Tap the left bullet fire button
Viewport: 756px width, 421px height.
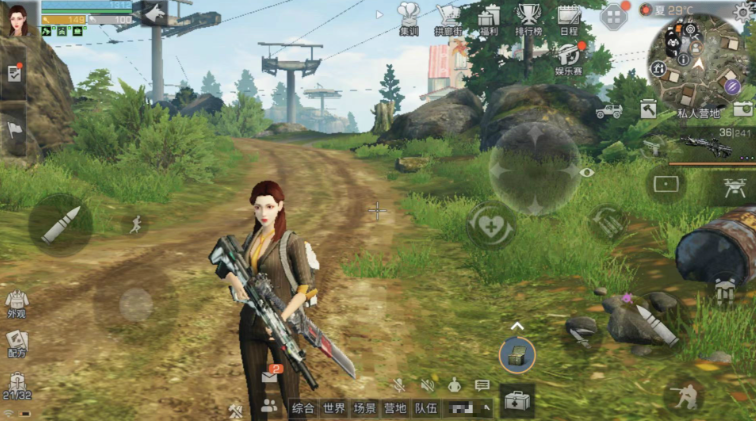click(x=60, y=224)
